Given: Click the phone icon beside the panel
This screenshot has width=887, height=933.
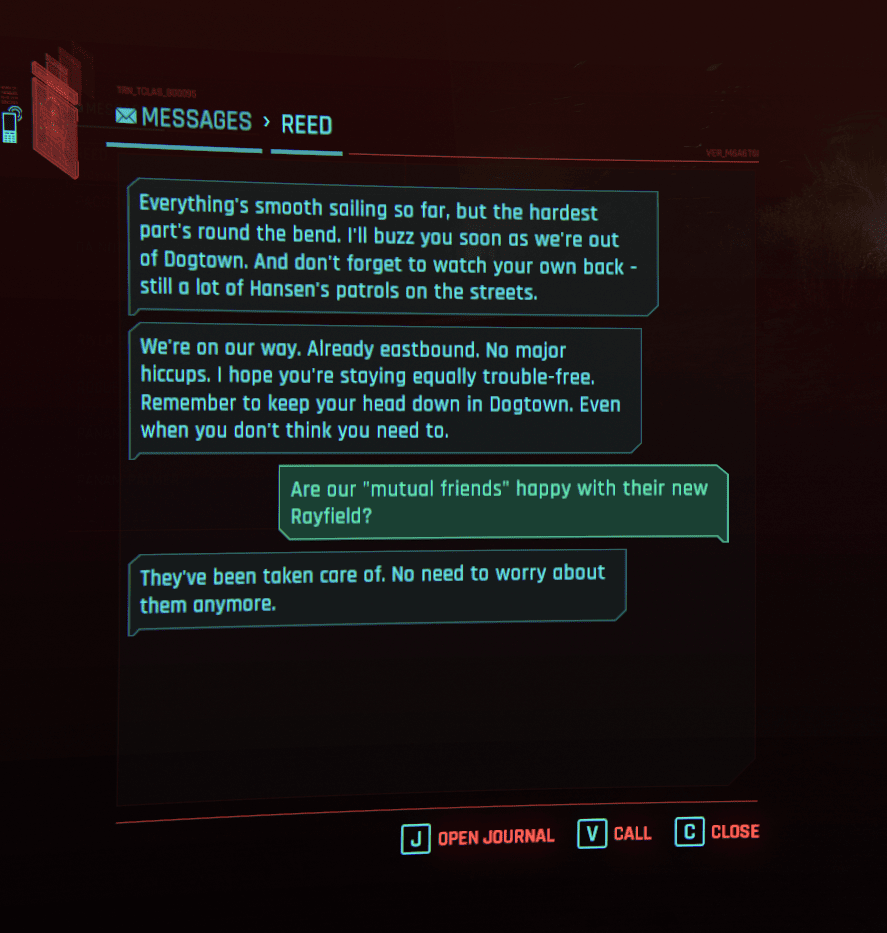Looking at the screenshot, I should click(11, 125).
